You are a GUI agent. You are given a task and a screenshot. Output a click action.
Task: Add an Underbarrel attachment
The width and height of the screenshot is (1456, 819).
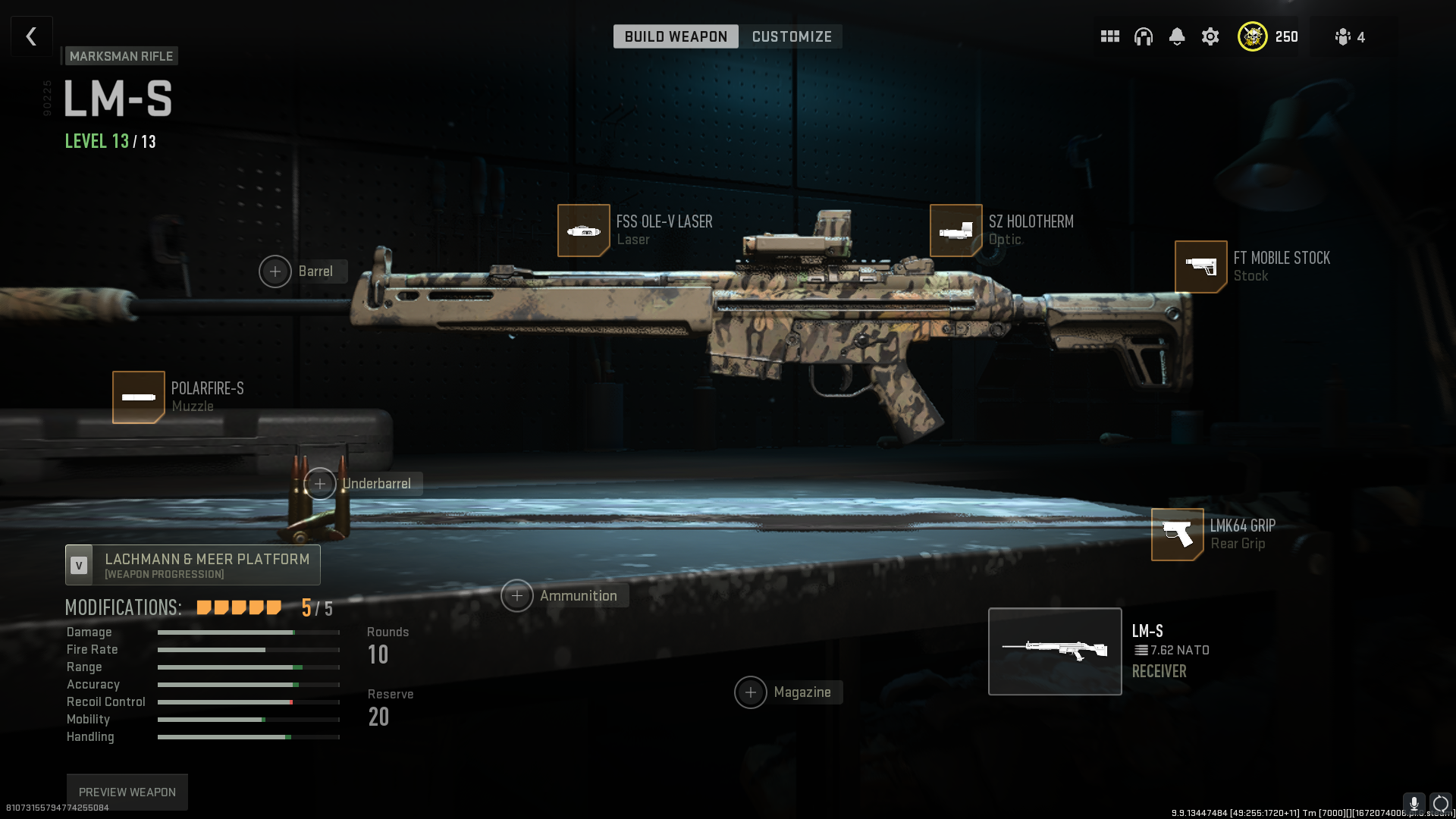(320, 484)
